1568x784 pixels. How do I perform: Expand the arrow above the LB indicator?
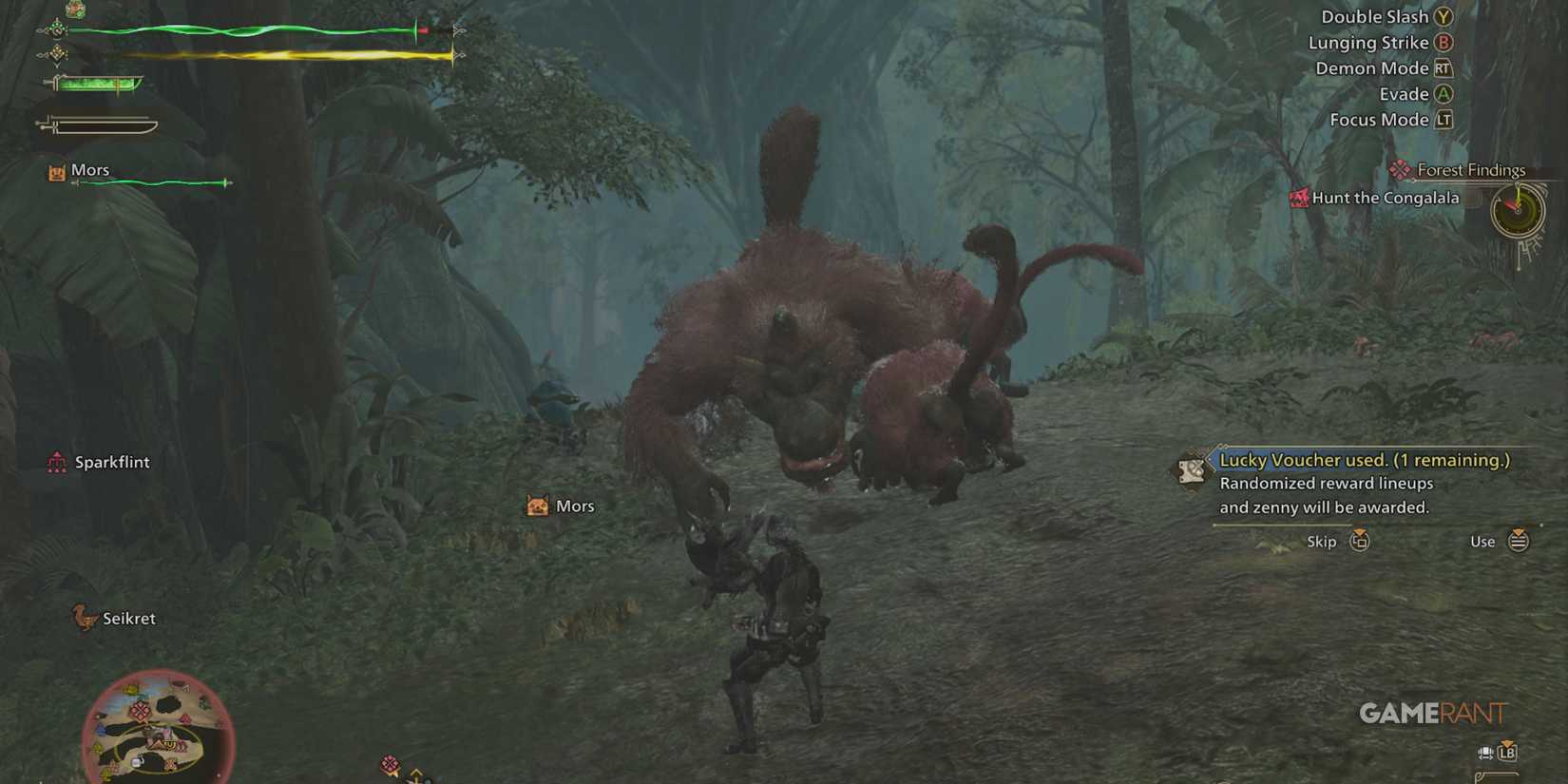(1507, 743)
